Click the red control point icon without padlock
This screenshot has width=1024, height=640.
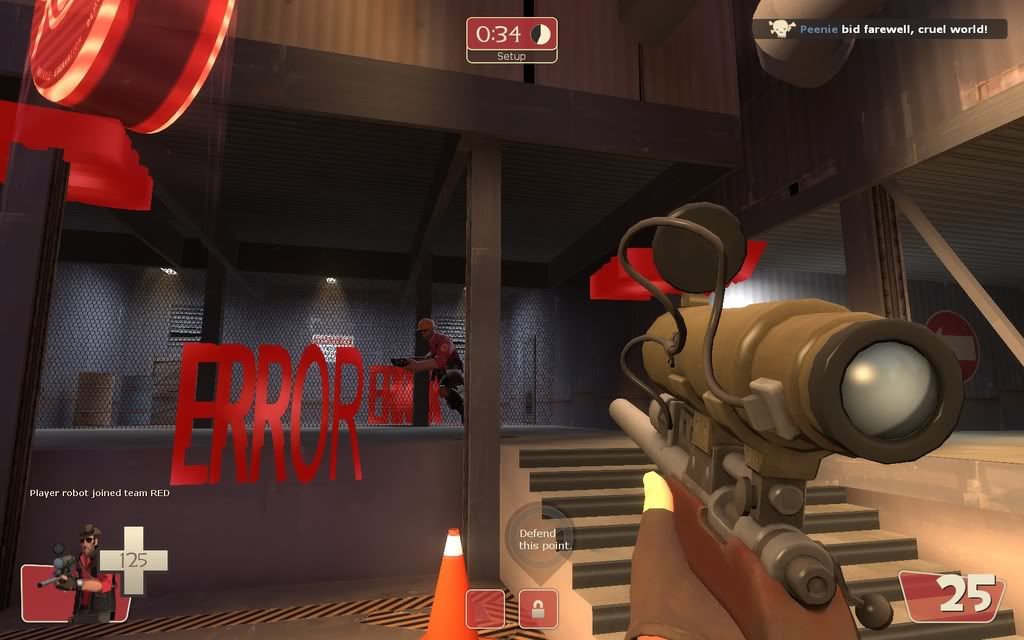(485, 608)
